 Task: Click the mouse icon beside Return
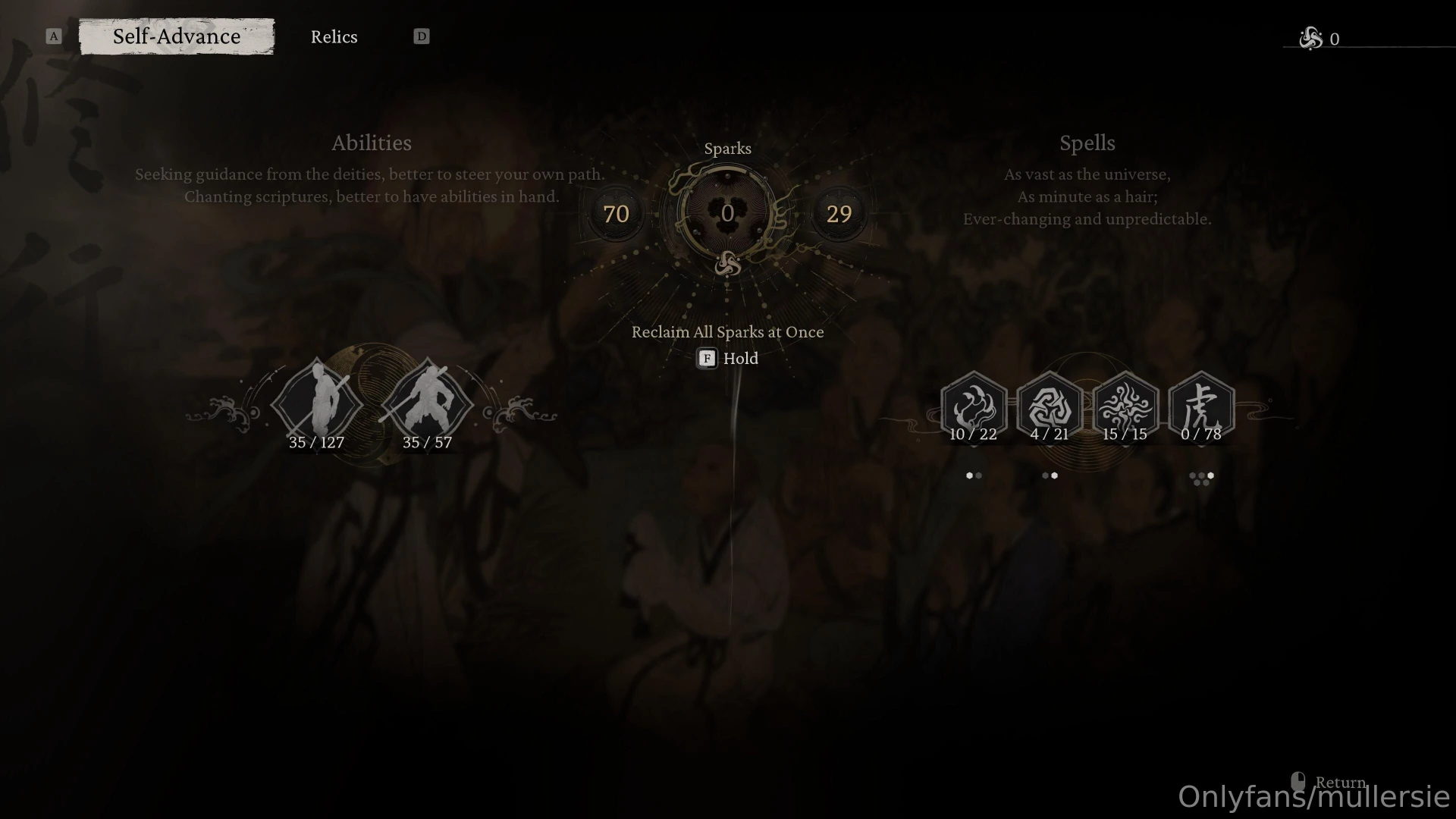[1298, 779]
